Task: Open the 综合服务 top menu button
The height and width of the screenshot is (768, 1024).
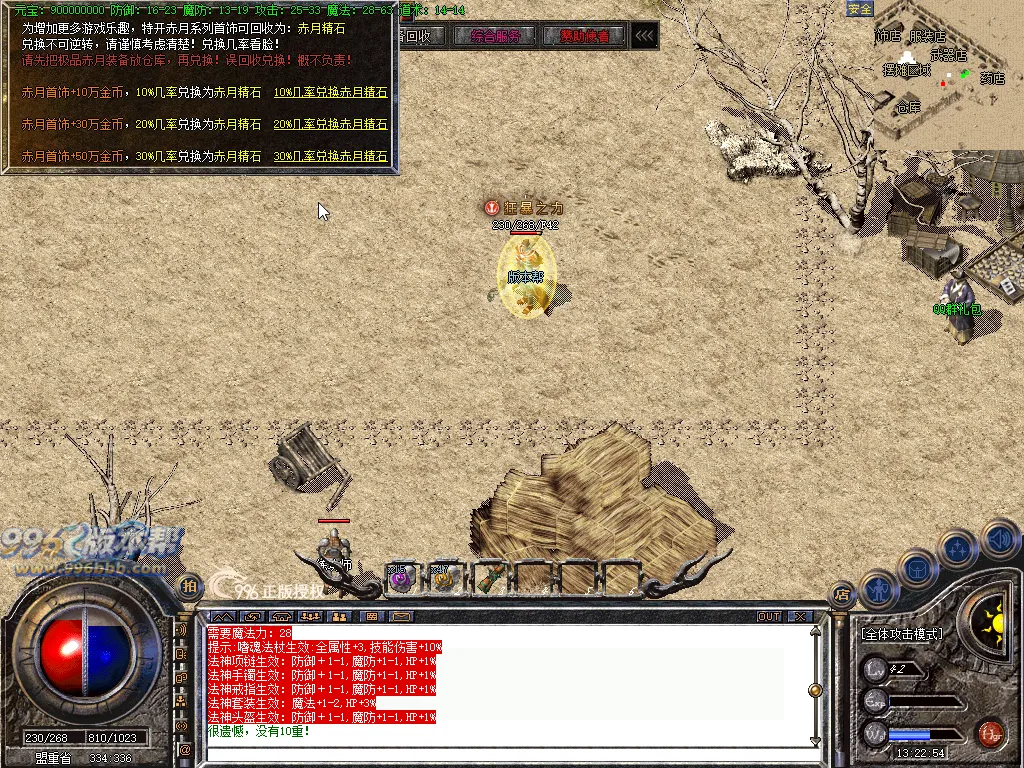Action: point(494,36)
